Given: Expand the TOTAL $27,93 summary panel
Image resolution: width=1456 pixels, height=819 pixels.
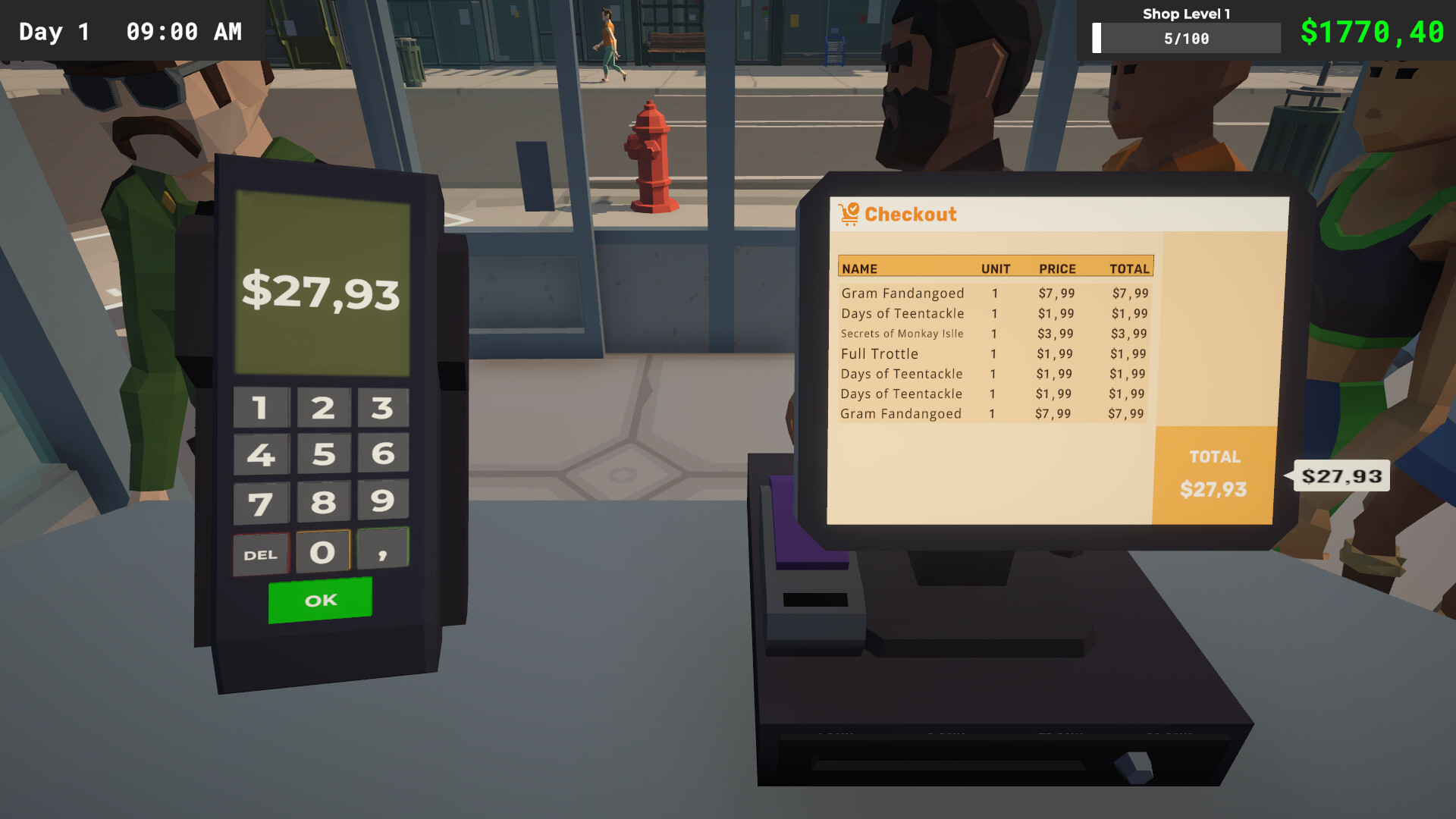Looking at the screenshot, I should pos(1213,472).
